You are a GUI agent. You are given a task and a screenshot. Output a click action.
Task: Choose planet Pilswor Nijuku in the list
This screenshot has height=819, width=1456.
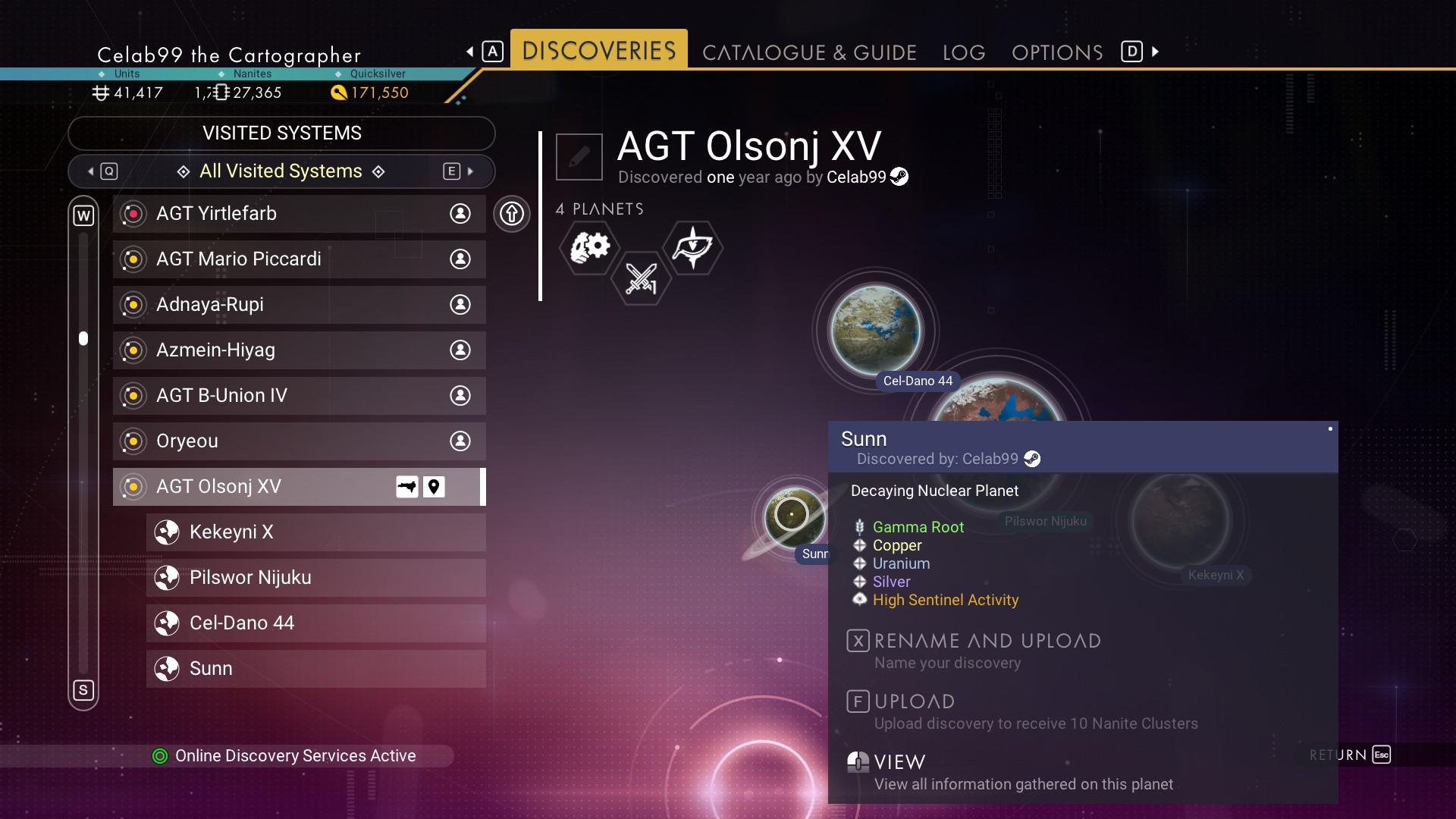click(315, 578)
